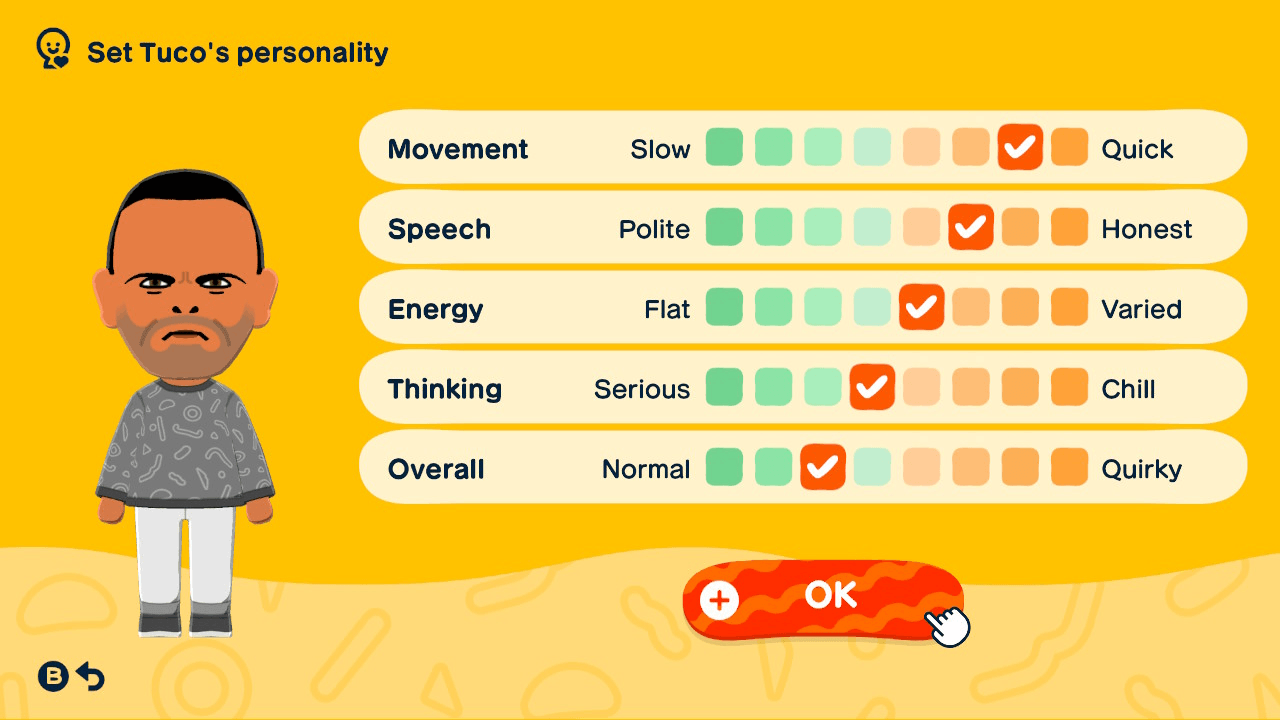Click the checked Energy slider checkmark
Viewport: 1280px width, 720px height.
[x=922, y=308]
